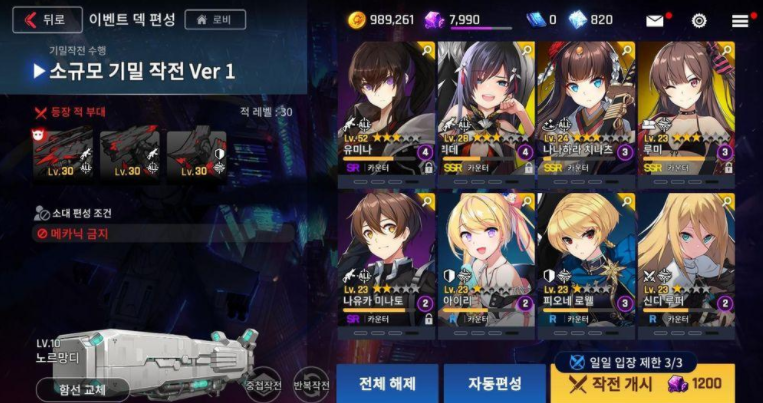This screenshot has width=763, height=403.
Task: Click 전체 해제 to clear the deck
Action: point(386,383)
